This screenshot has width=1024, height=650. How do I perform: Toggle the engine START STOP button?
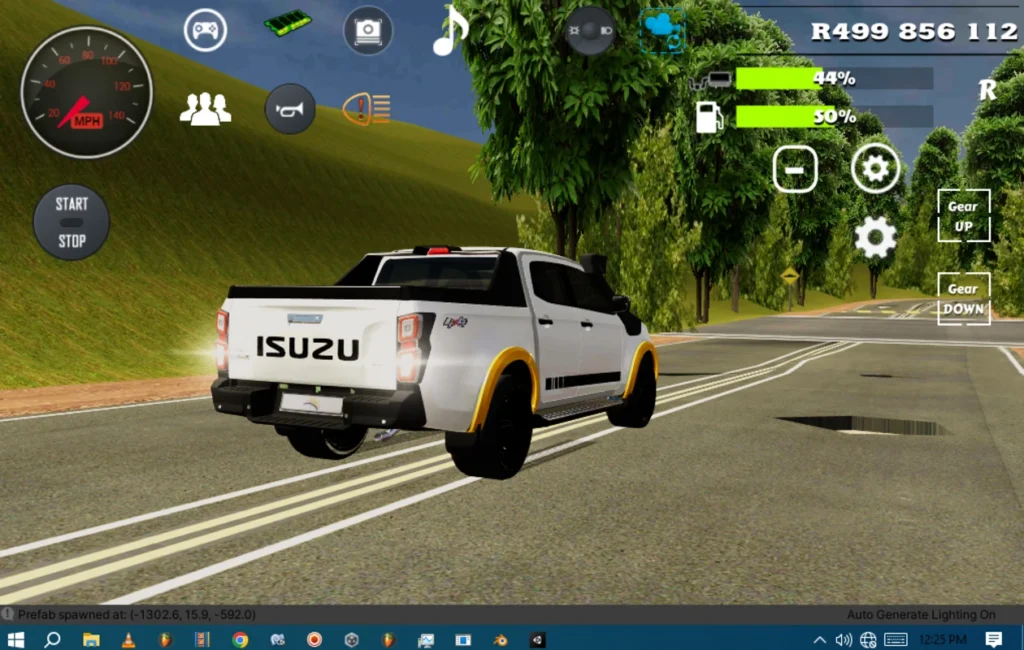(71, 222)
